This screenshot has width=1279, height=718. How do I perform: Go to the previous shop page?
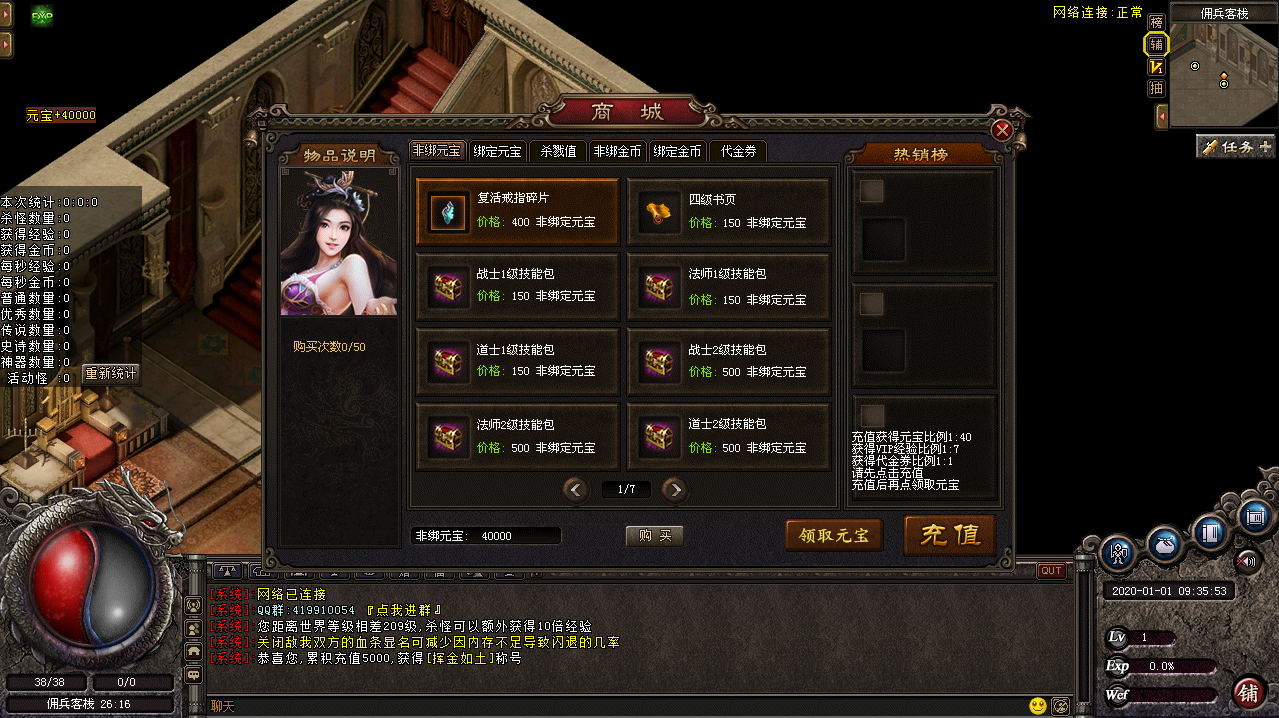click(575, 489)
